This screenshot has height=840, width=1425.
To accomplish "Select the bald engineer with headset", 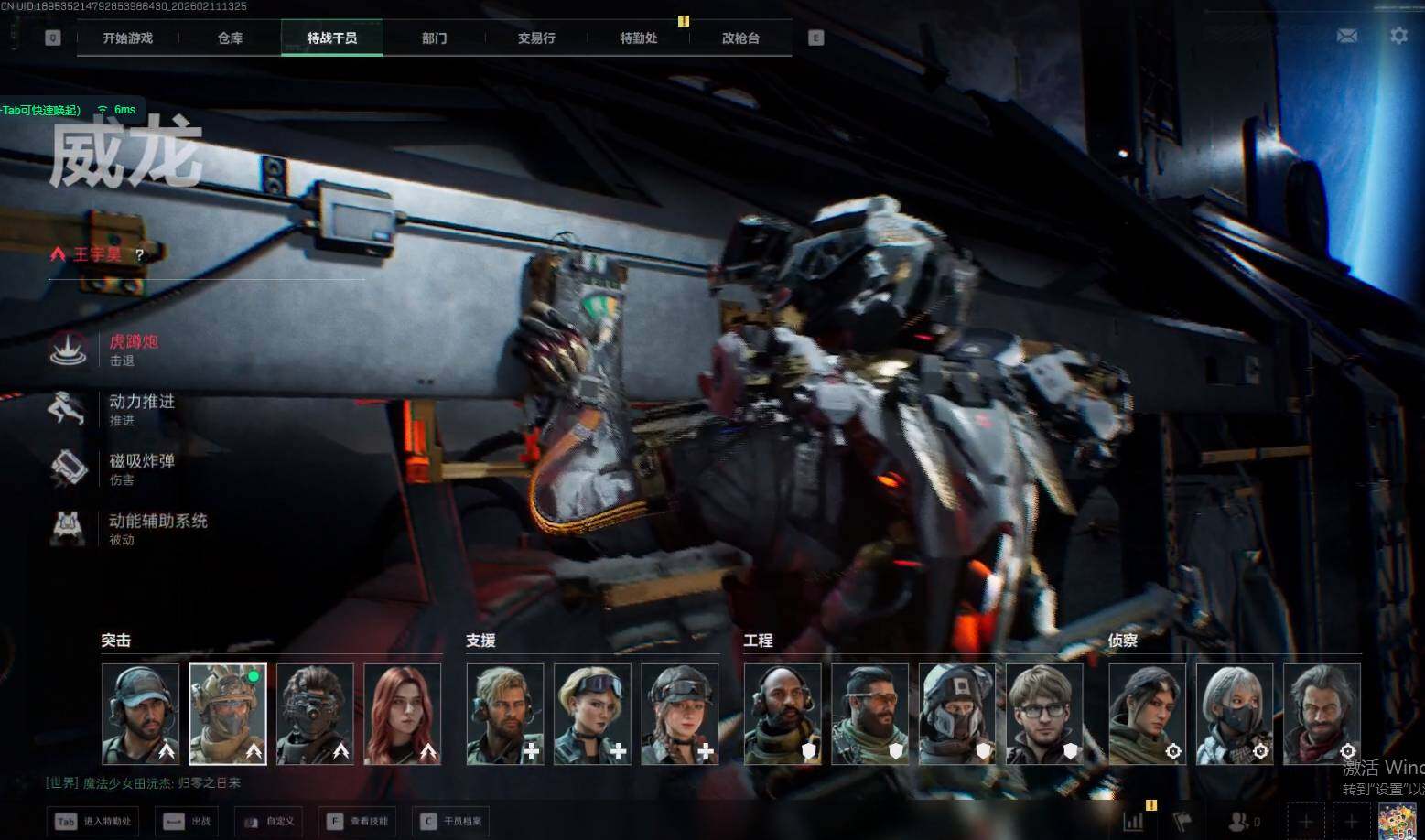I will pyautogui.click(x=783, y=714).
